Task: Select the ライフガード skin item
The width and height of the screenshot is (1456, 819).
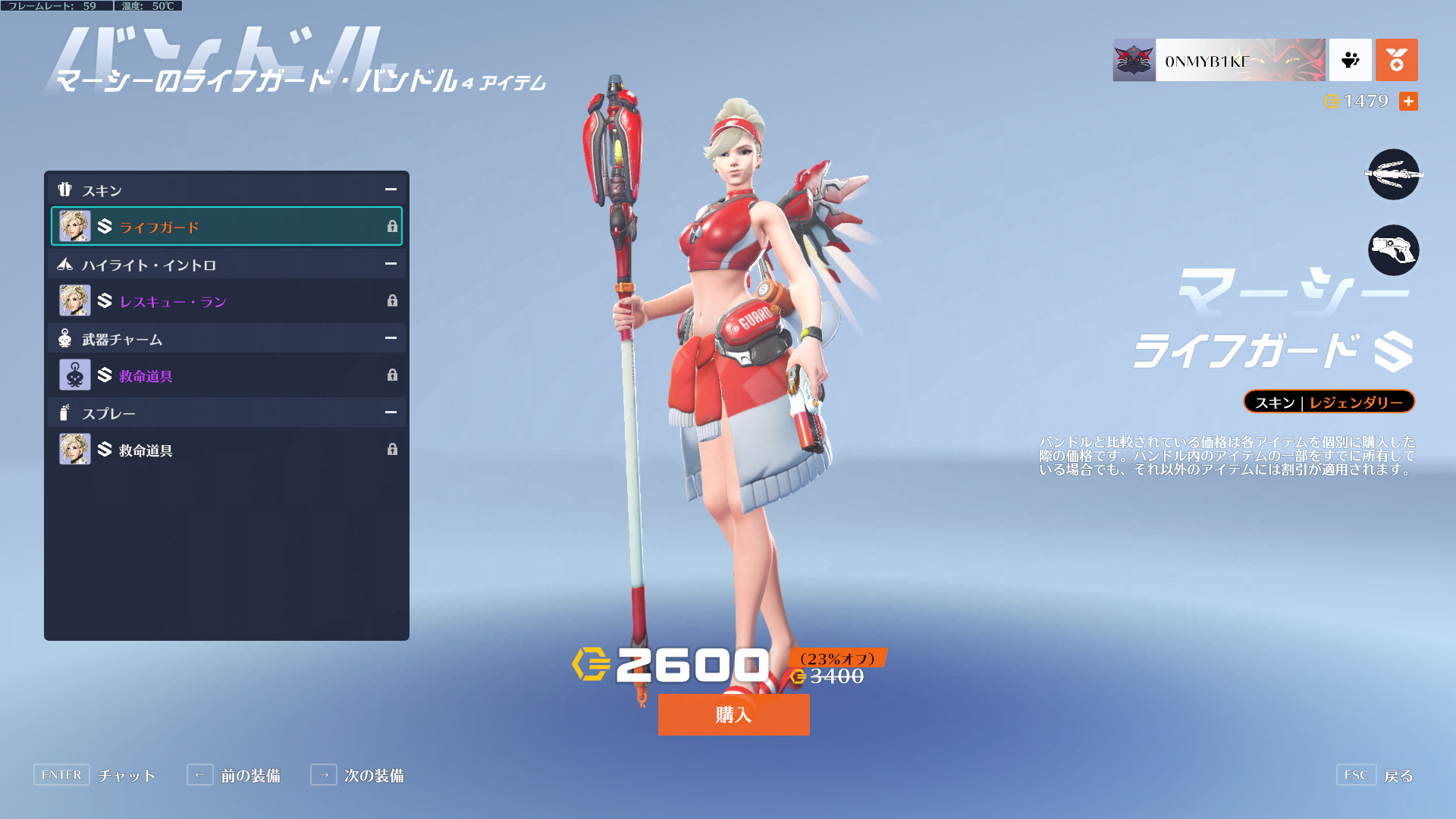Action: pos(226,227)
